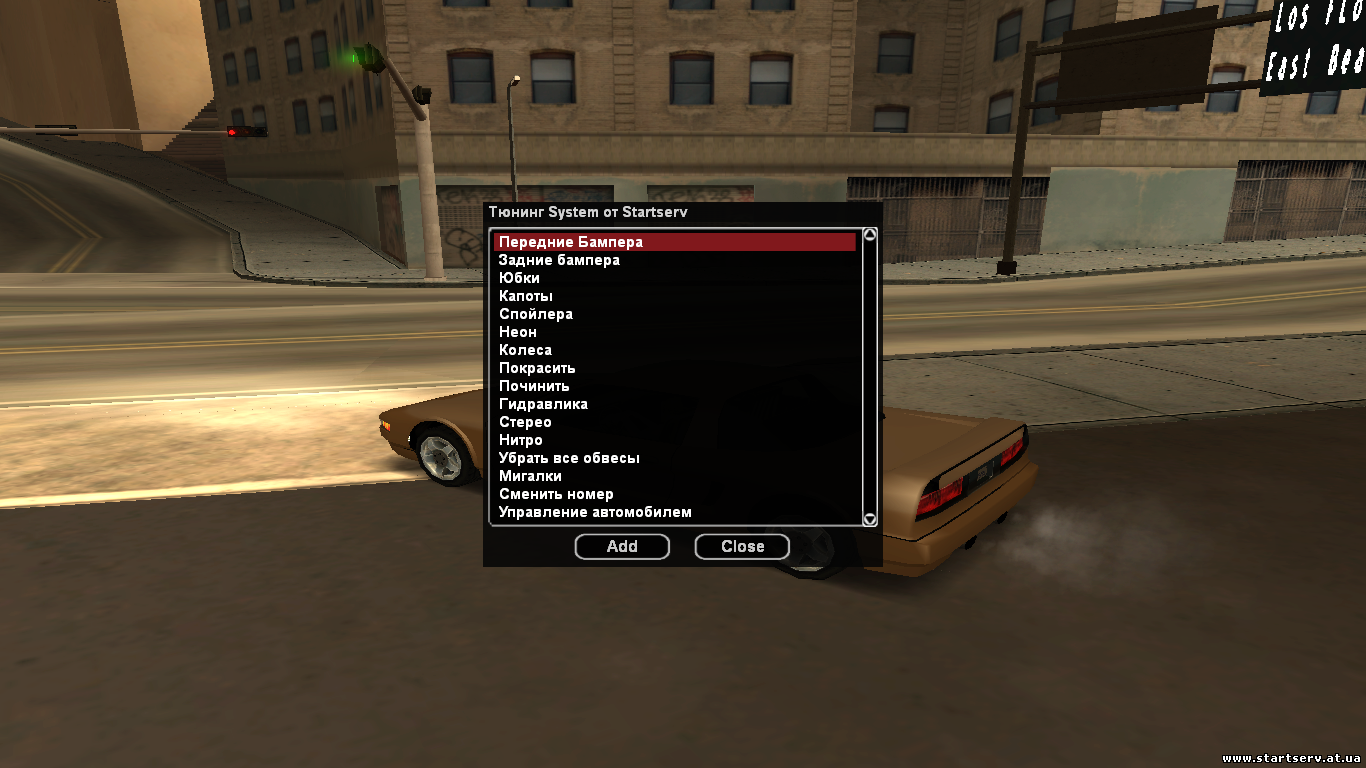1366x768 pixels.
Task: Click the Add button
Action: [622, 546]
